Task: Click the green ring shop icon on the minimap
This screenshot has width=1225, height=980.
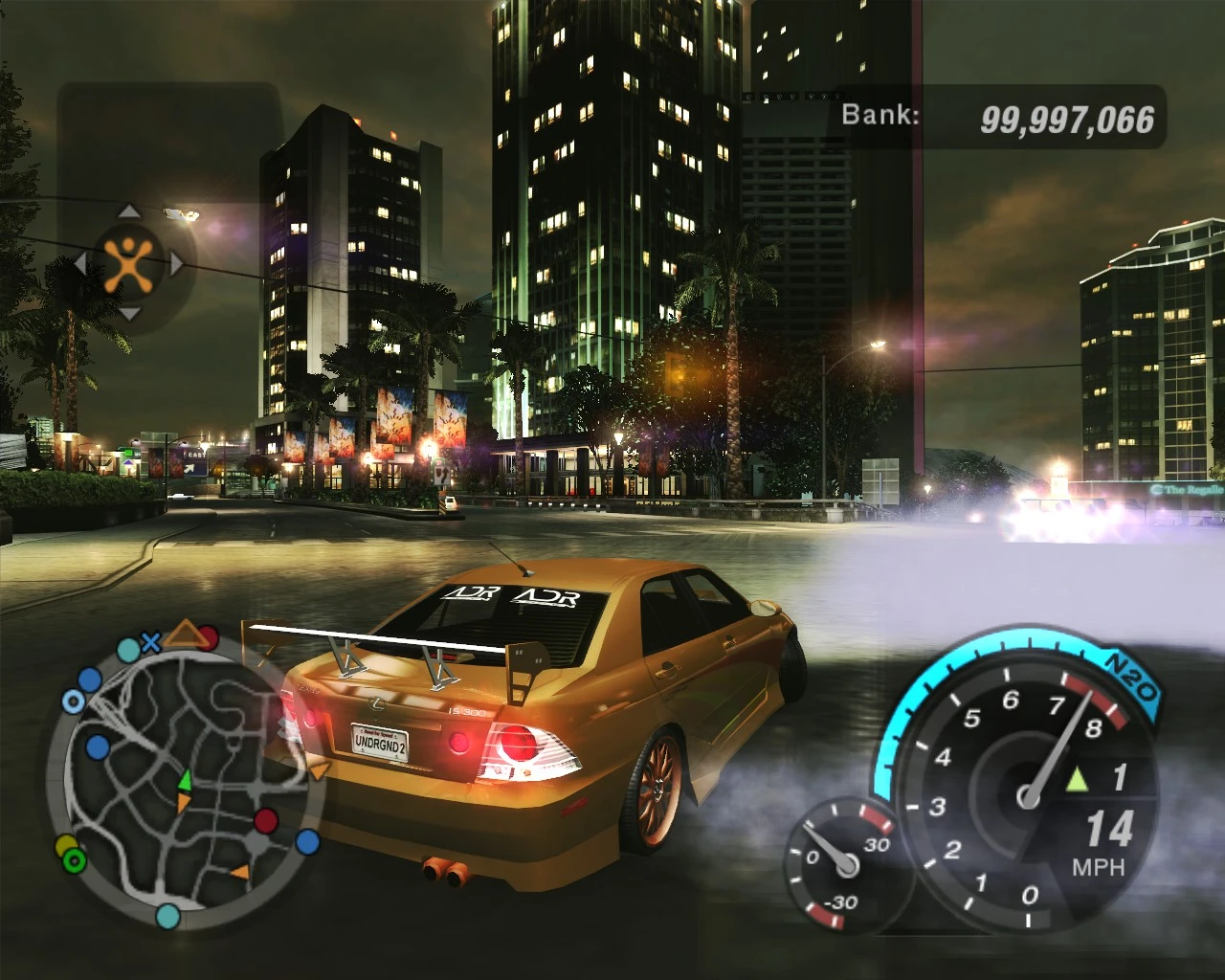Action: [73, 859]
